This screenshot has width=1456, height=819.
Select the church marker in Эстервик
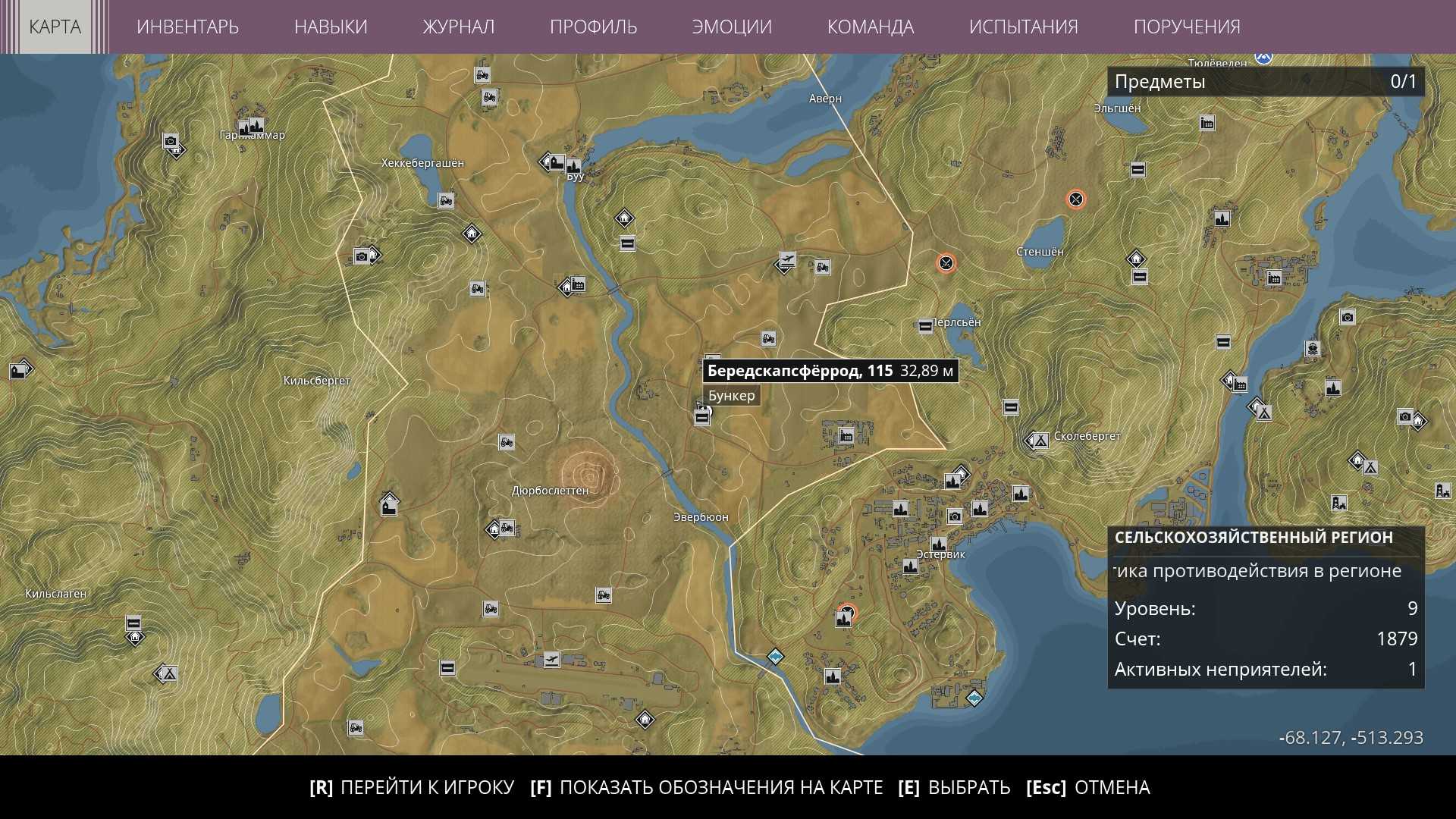(x=939, y=544)
